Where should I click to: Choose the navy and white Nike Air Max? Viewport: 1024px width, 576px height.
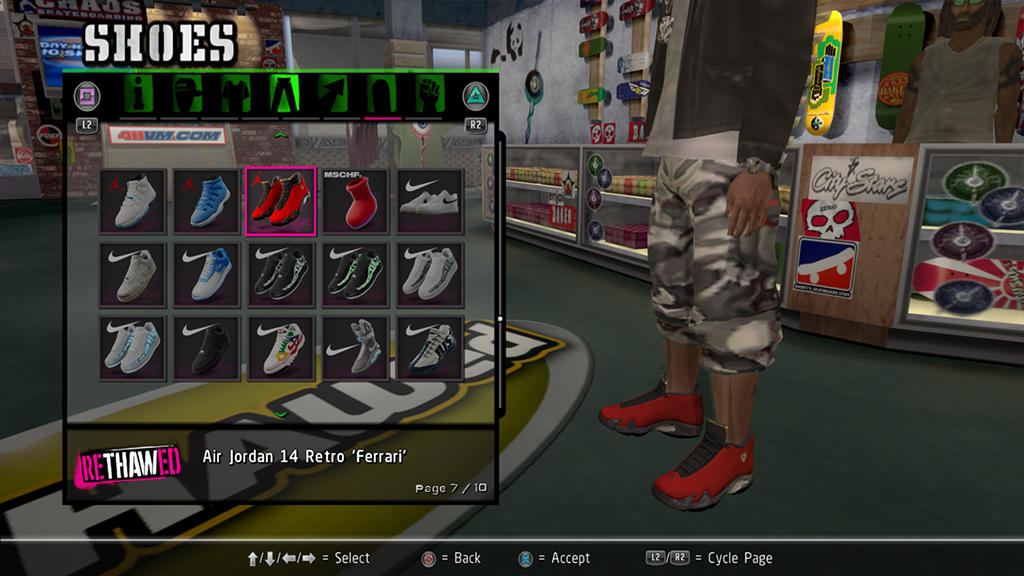(x=429, y=348)
